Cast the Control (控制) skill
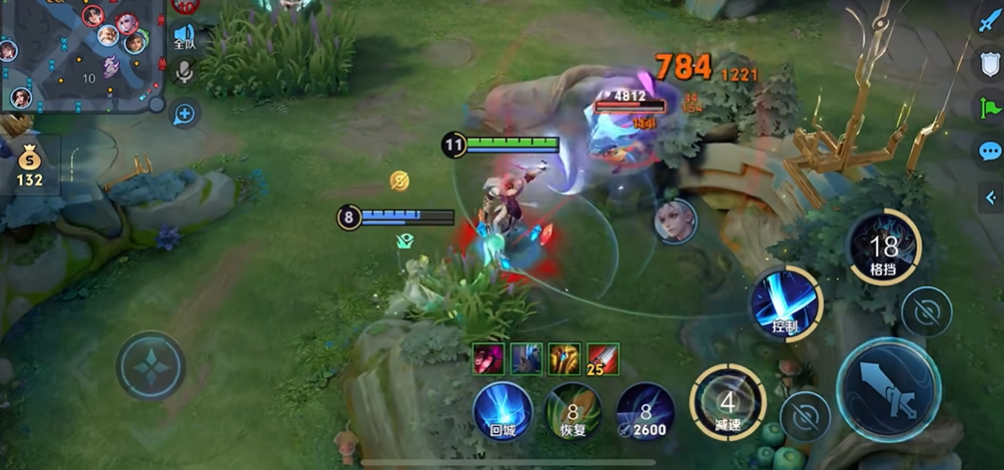1004x470 pixels. pos(786,303)
